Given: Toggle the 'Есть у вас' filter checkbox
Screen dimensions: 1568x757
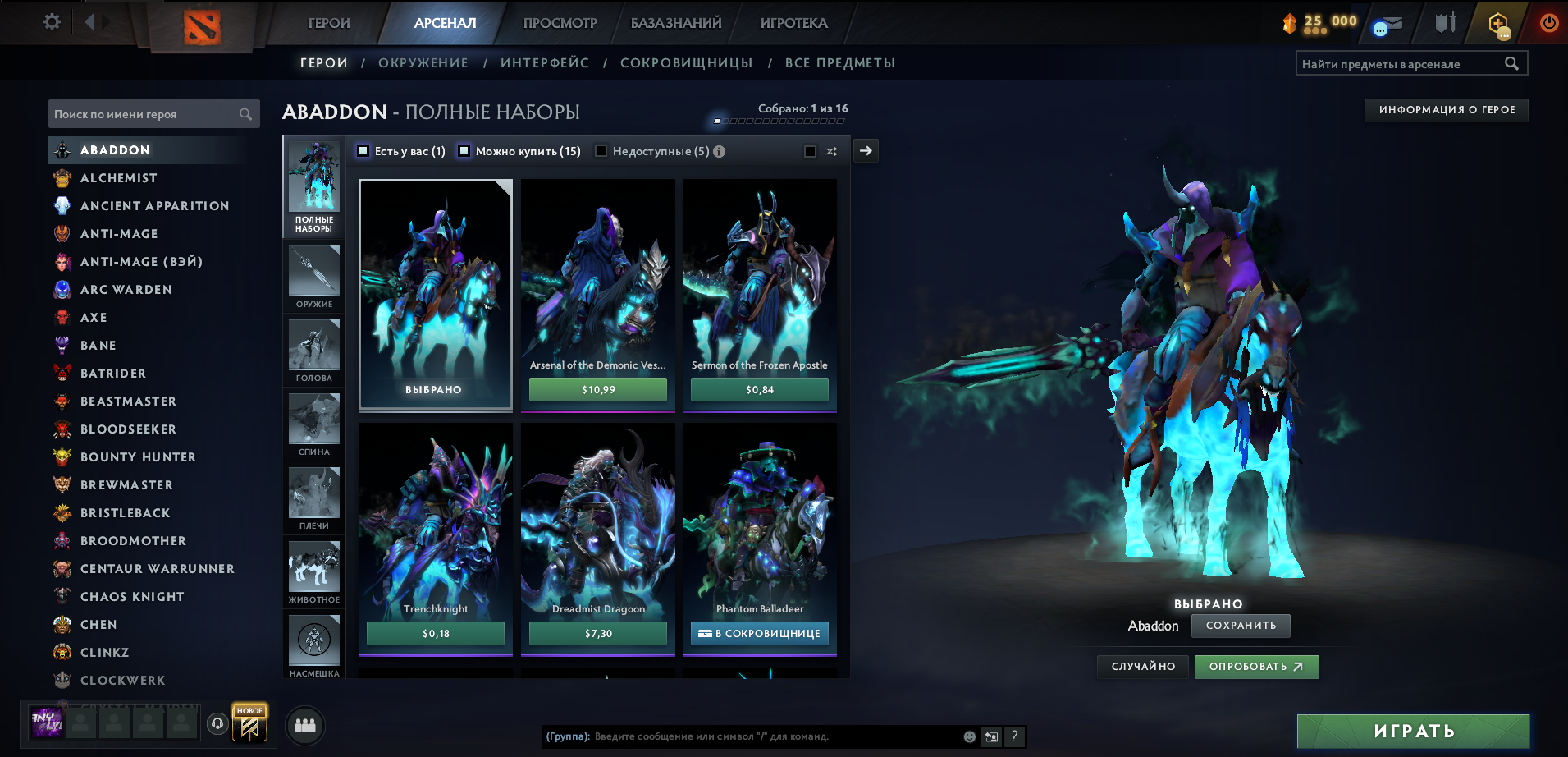Looking at the screenshot, I should pyautogui.click(x=363, y=151).
